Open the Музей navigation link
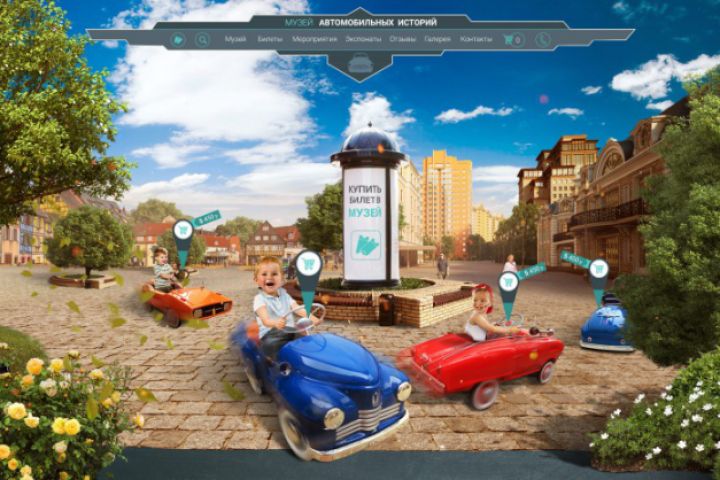Viewport: 720px width, 480px height. coord(235,39)
